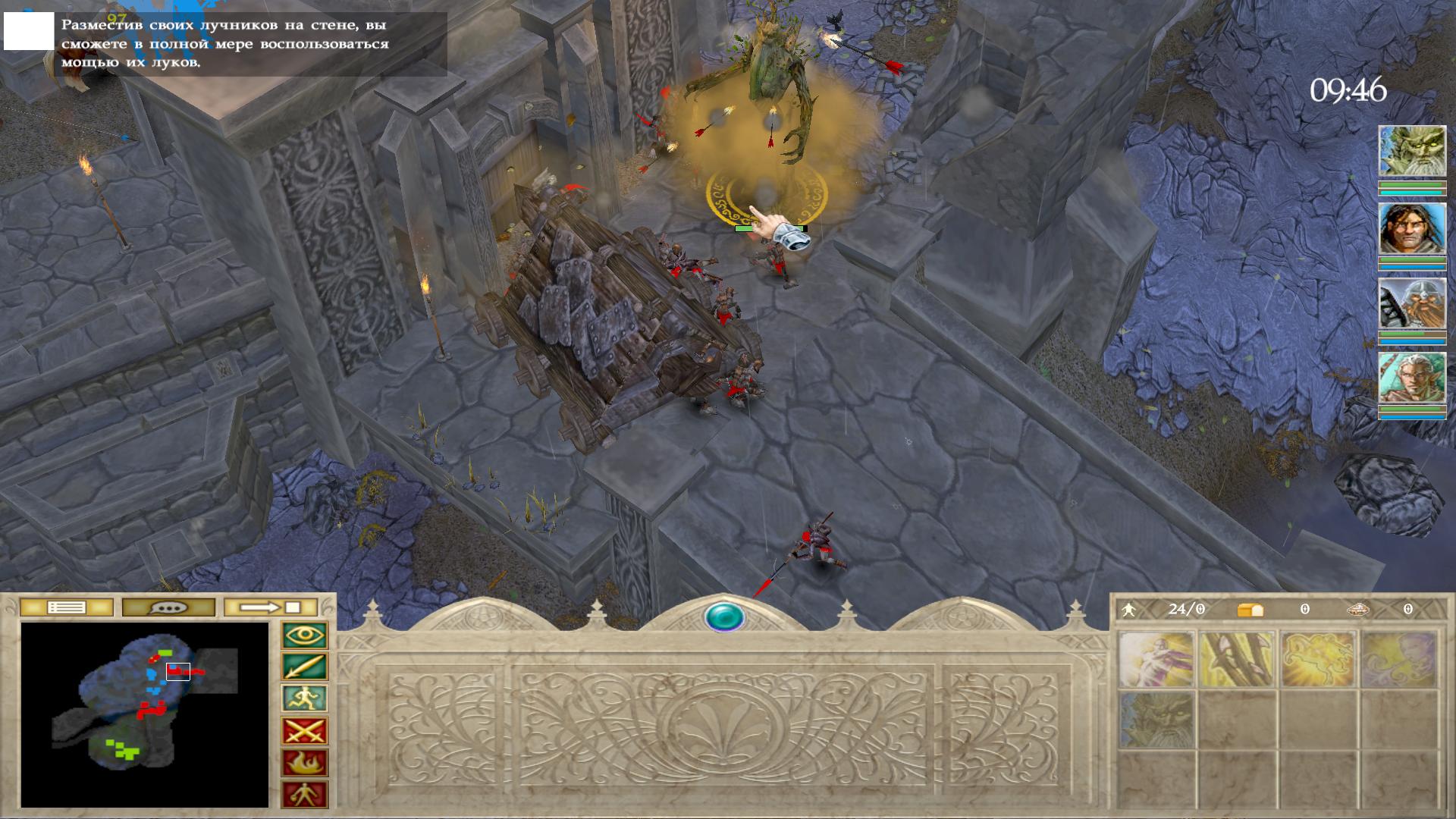The height and width of the screenshot is (819, 1456).
Task: Toggle the running figure command
Action: click(305, 699)
